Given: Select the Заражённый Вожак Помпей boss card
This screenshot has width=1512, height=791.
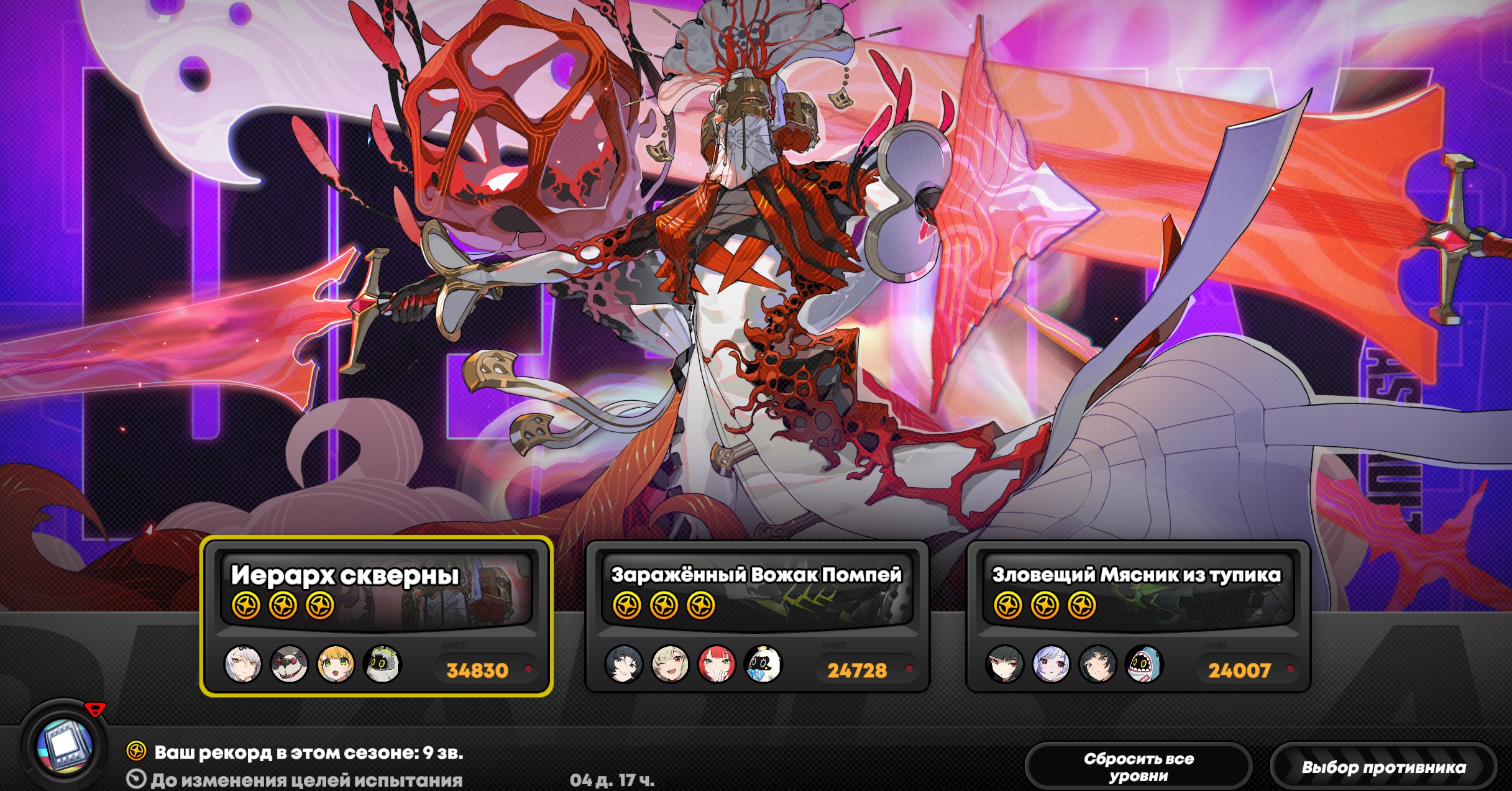Looking at the screenshot, I should (x=757, y=616).
